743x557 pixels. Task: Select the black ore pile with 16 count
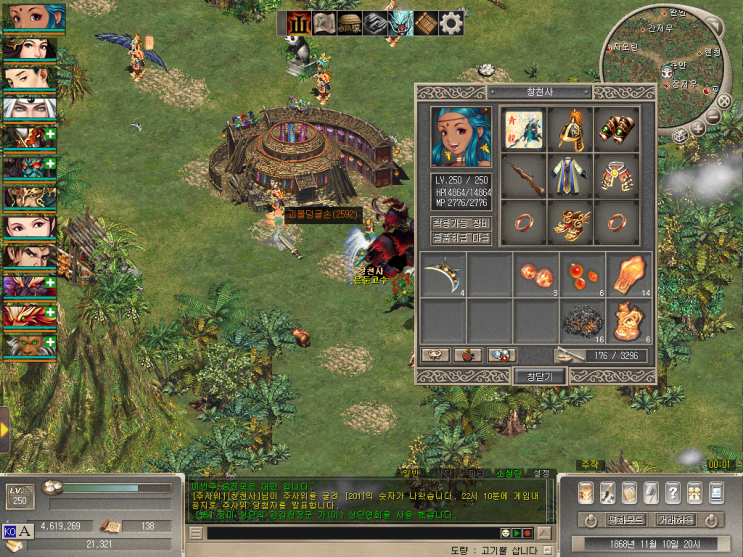click(582, 322)
